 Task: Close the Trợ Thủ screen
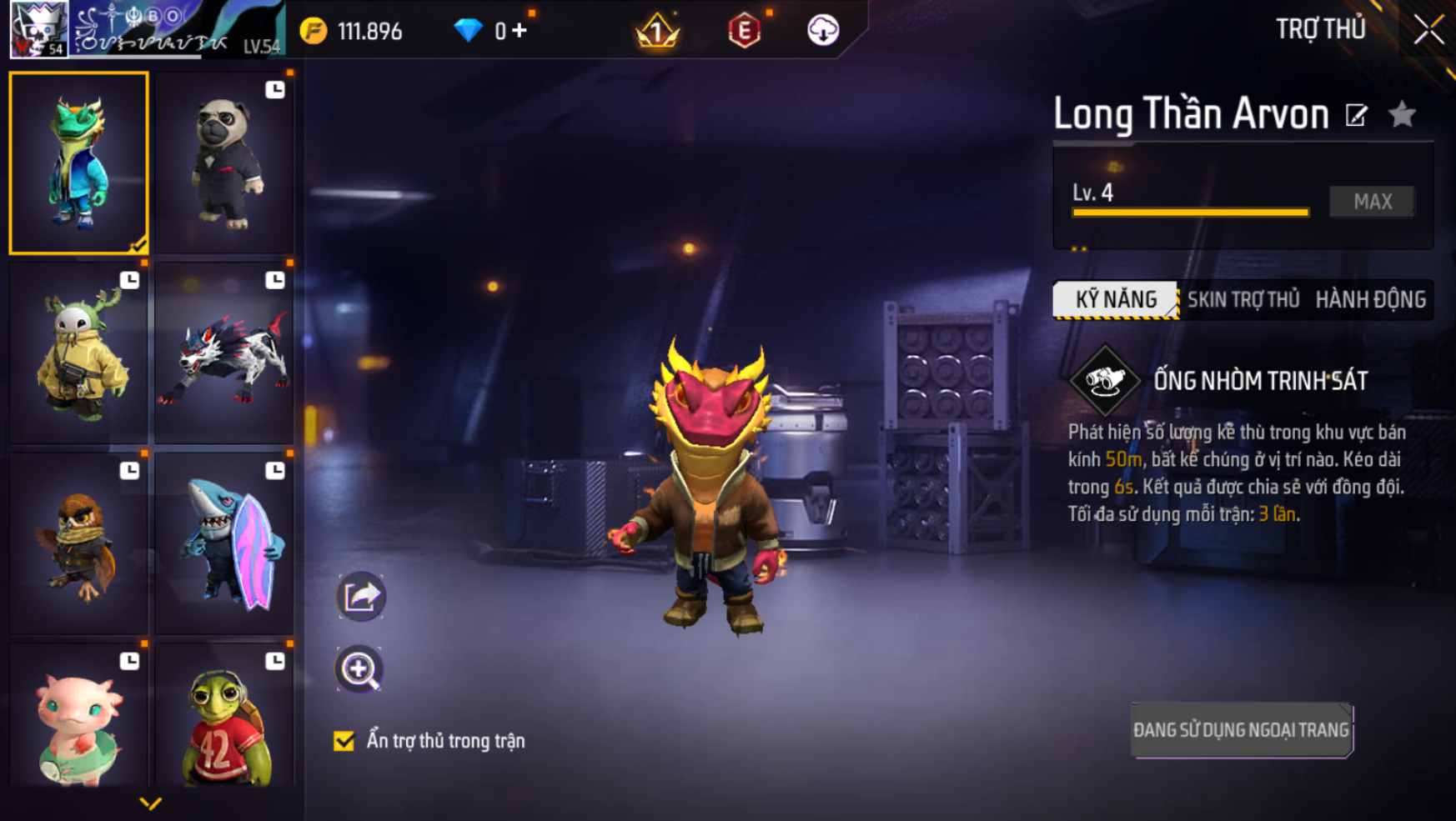1428,31
